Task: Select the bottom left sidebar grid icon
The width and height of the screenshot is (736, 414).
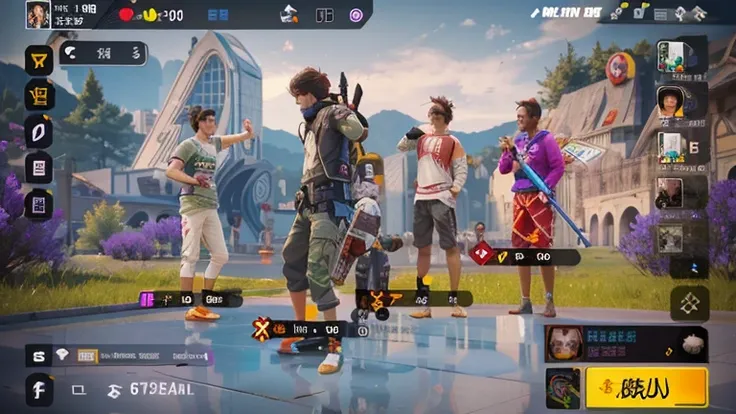Action: click(x=39, y=204)
